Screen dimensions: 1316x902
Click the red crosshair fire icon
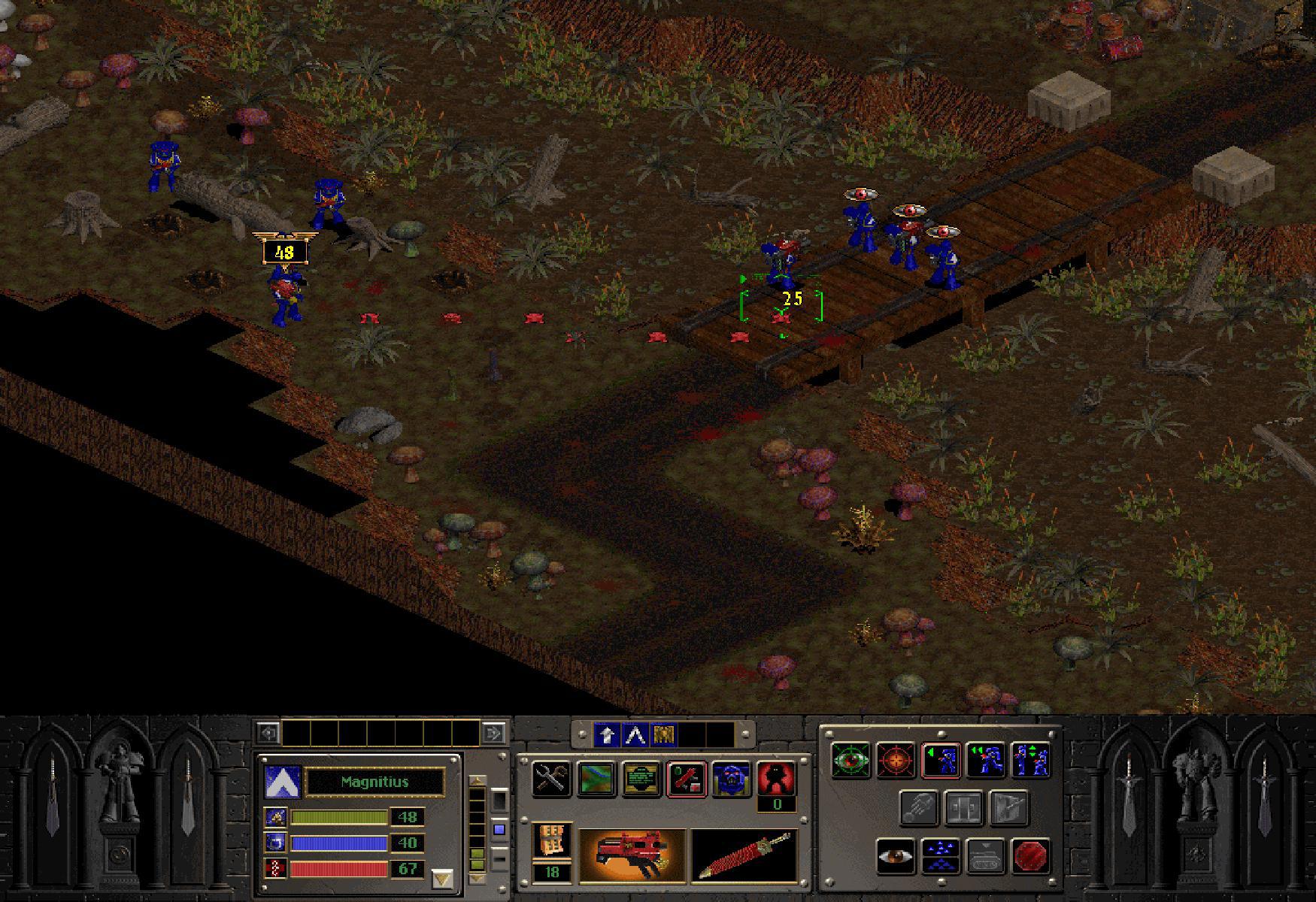pos(895,760)
